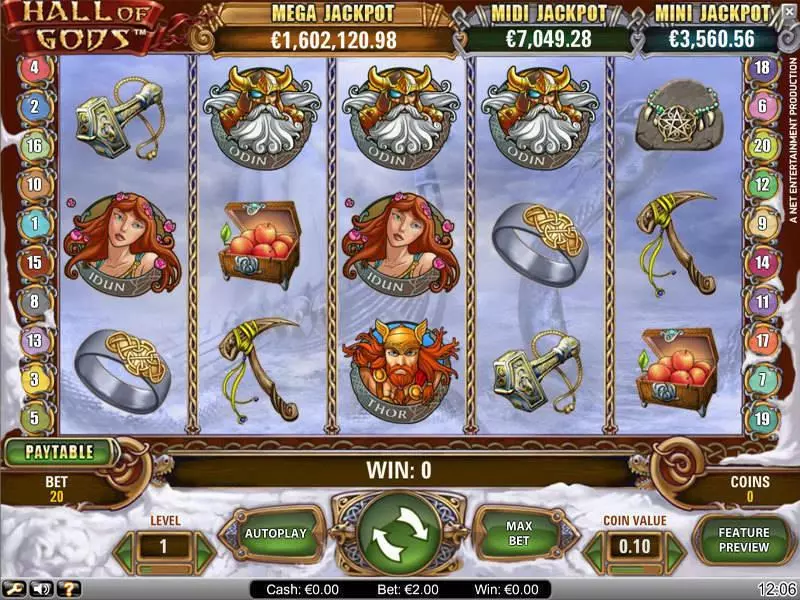Screen dimensions: 800x600
Task: Lower the Coin Value with left arrow
Action: [595, 548]
